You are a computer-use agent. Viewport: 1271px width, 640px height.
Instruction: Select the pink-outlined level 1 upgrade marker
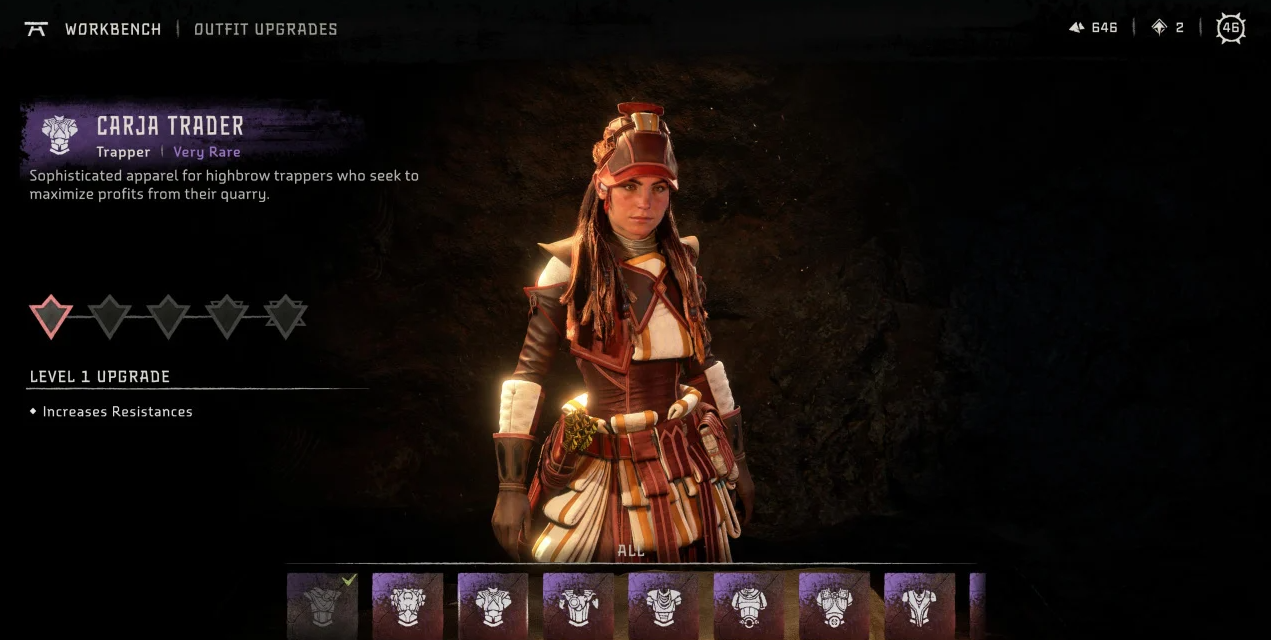tap(51, 316)
